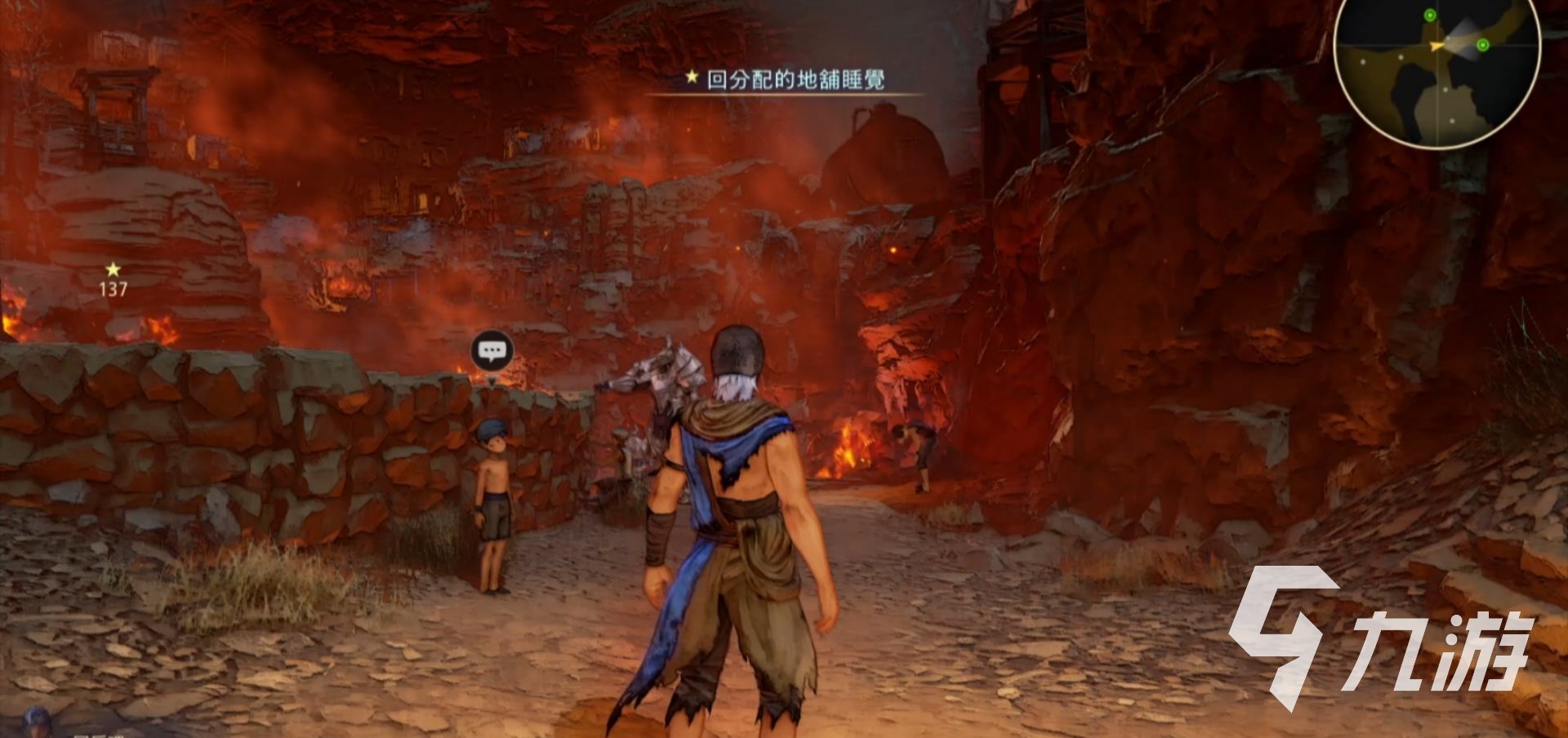Click a white dot marker on the minimap
The height and width of the screenshot is (738, 1568).
tap(1401, 57)
